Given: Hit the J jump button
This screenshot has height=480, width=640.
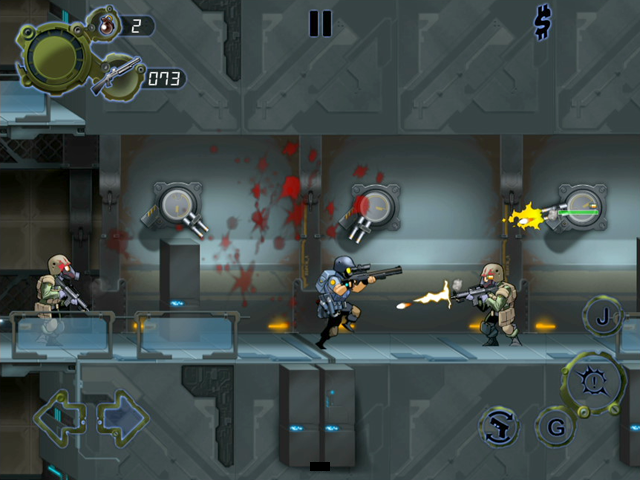Looking at the screenshot, I should tap(603, 317).
